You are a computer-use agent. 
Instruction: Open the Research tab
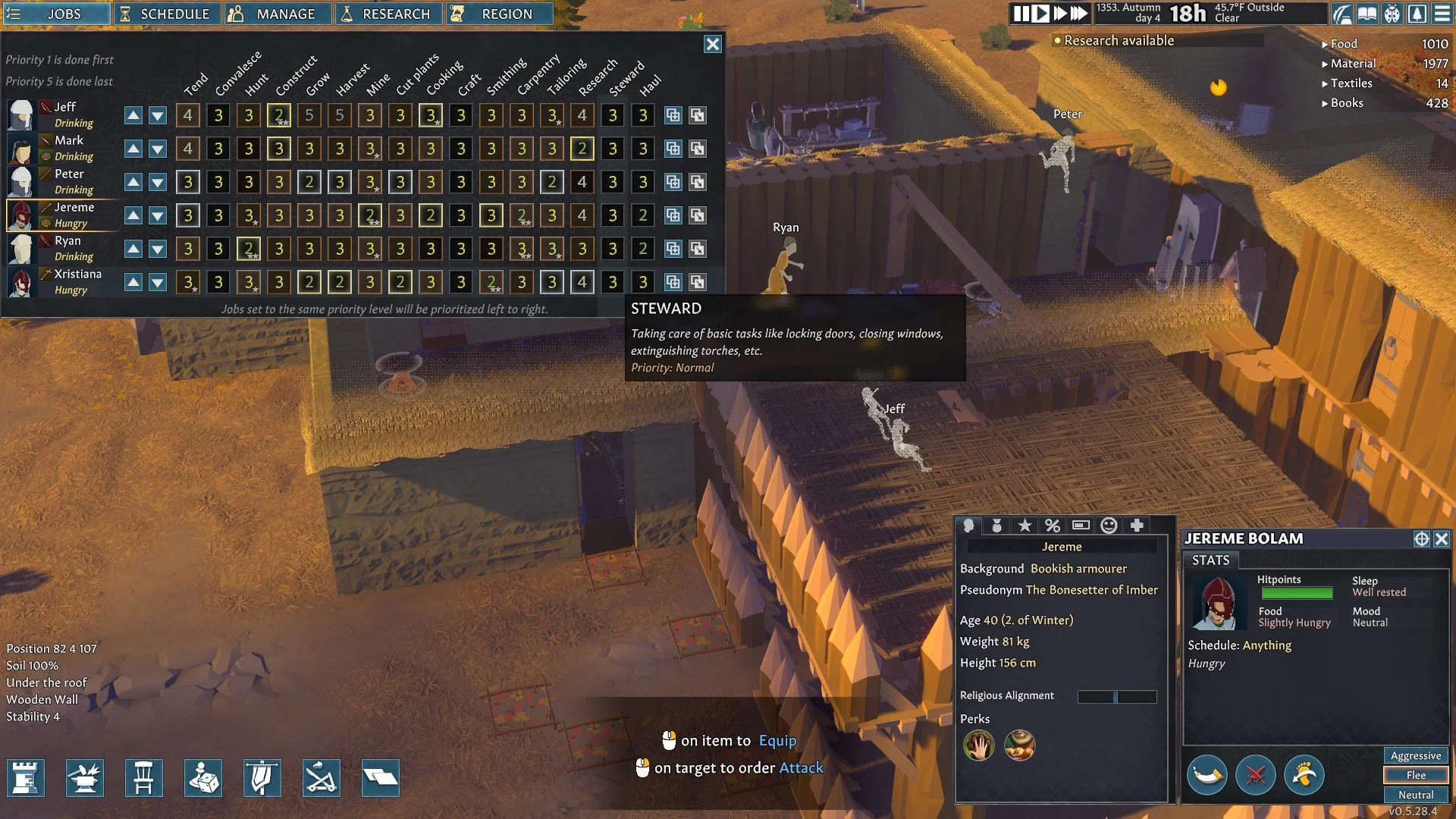tap(388, 14)
